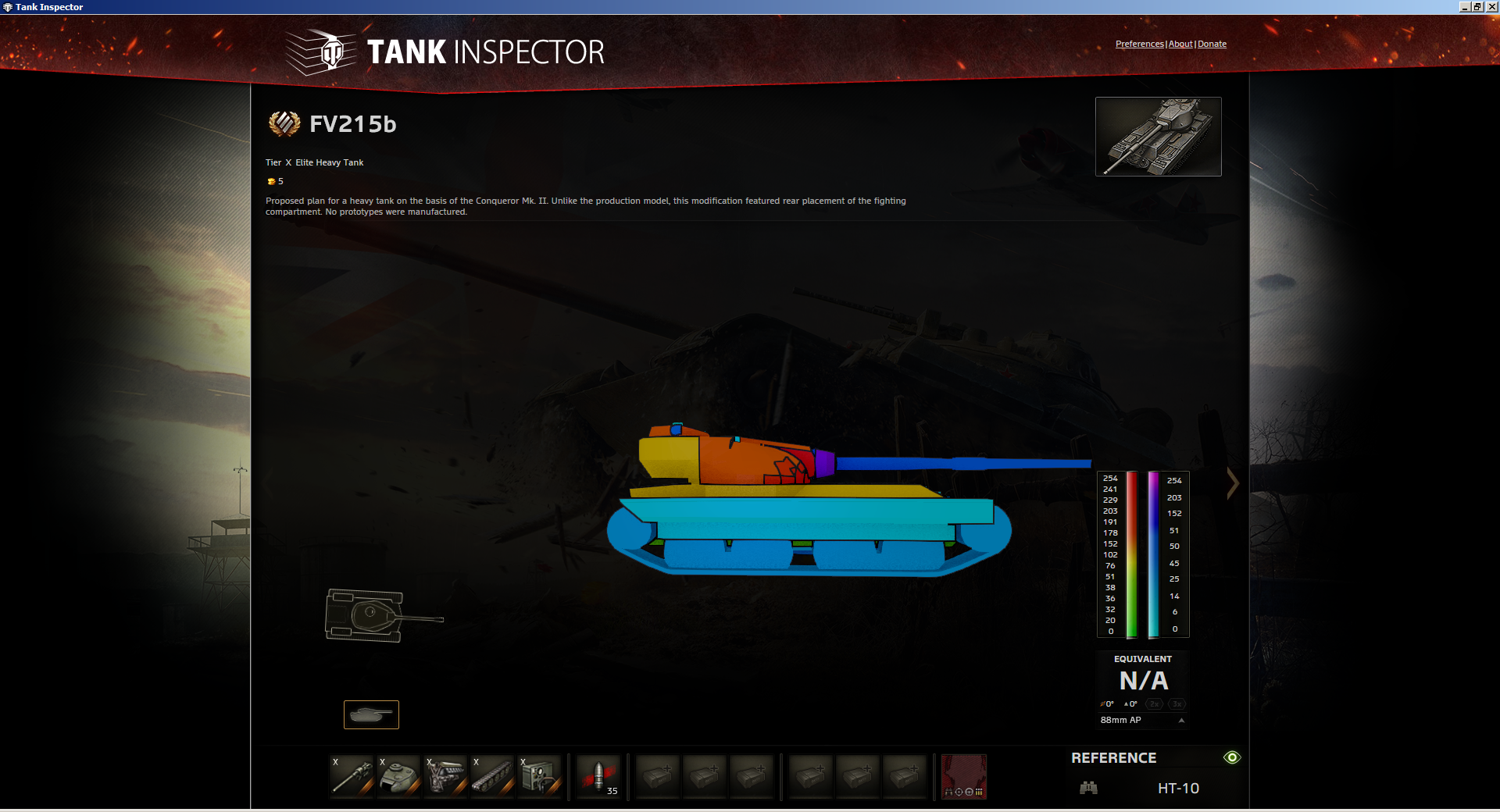The image size is (1500, 812).
Task: Go to next tank with right arrow
Action: pos(1233,483)
